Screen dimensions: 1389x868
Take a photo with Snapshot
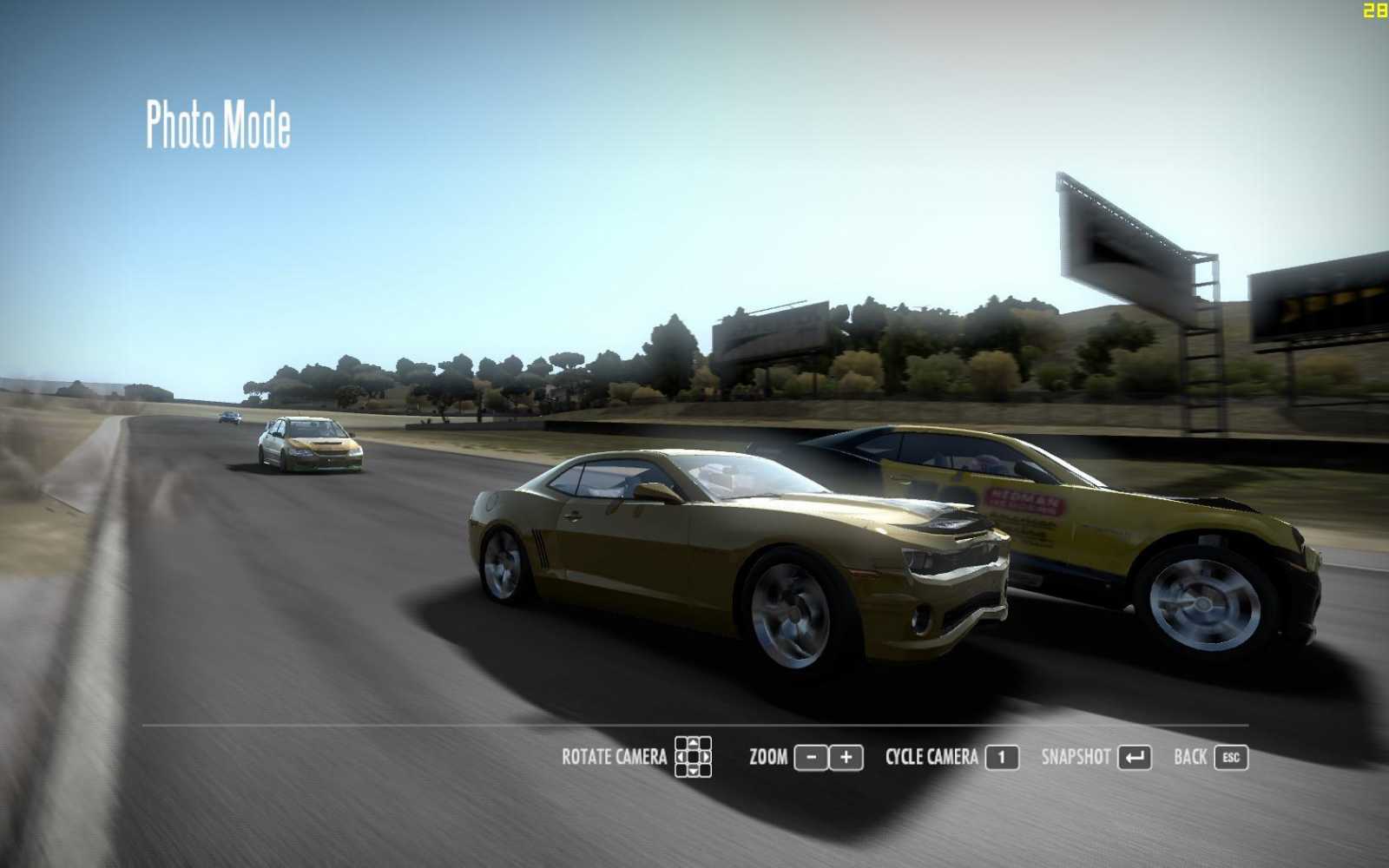1134,758
